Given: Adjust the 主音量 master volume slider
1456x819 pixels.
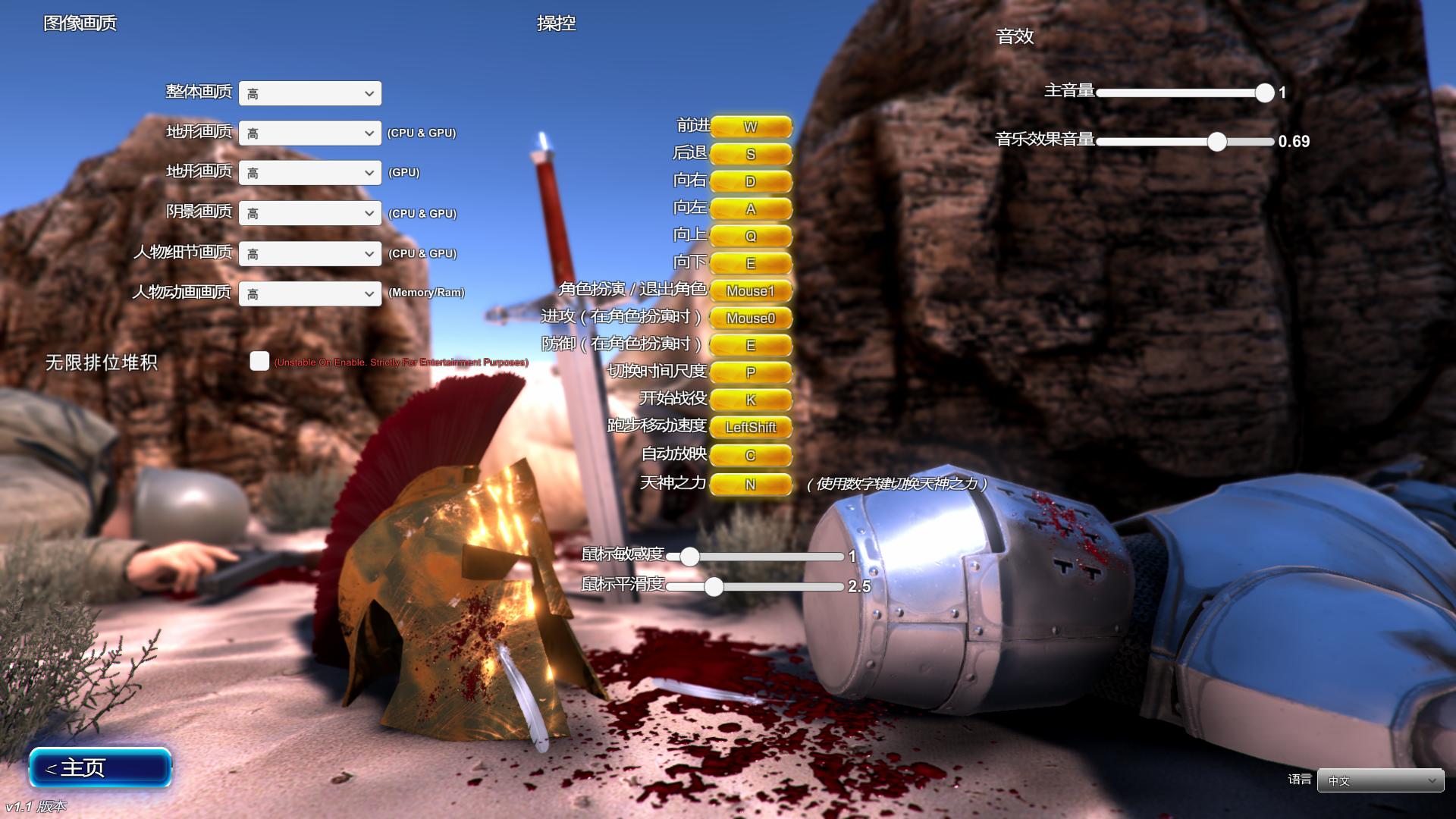Looking at the screenshot, I should point(1264,93).
